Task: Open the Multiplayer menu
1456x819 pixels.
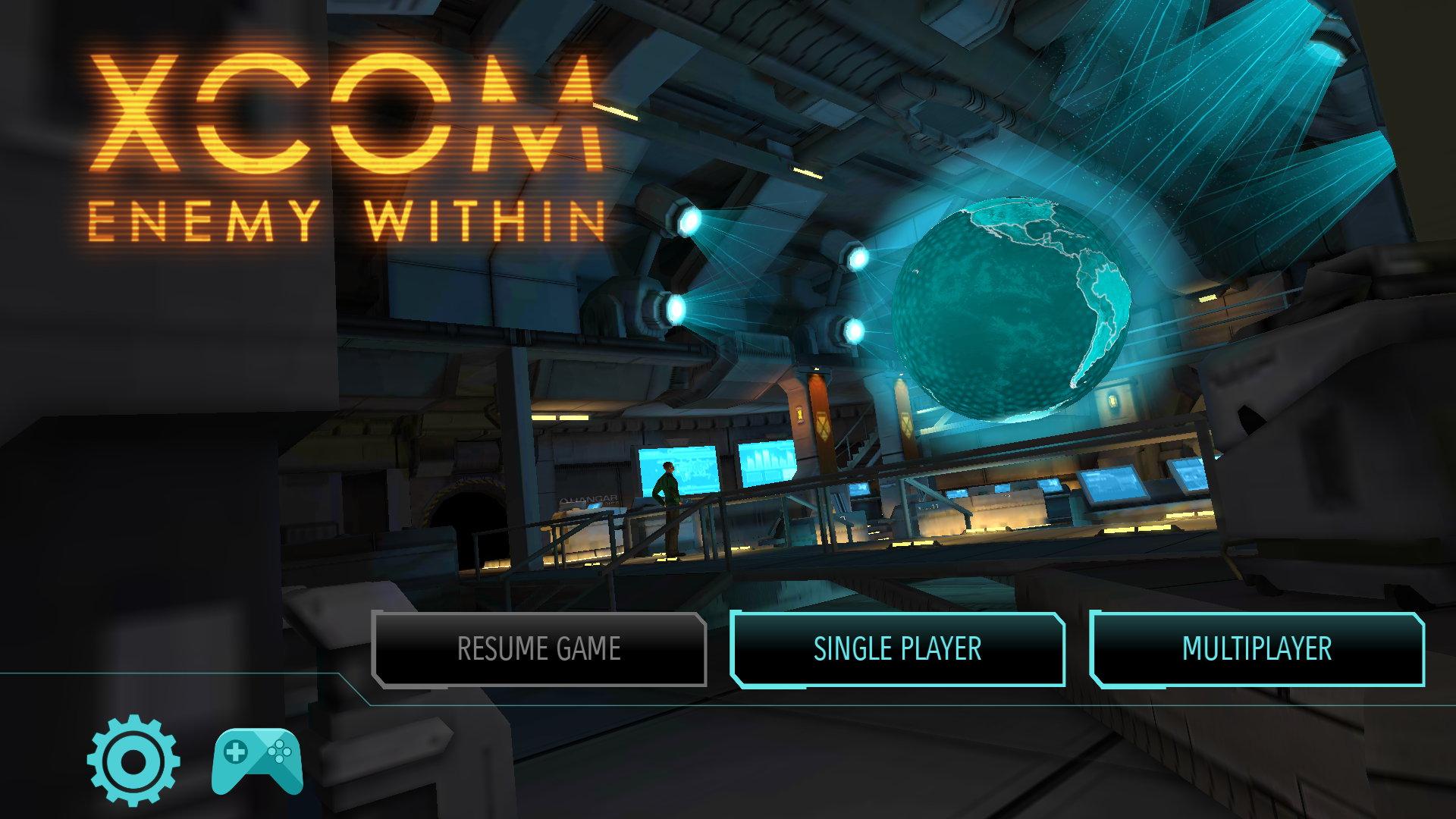Action: pos(1257,649)
